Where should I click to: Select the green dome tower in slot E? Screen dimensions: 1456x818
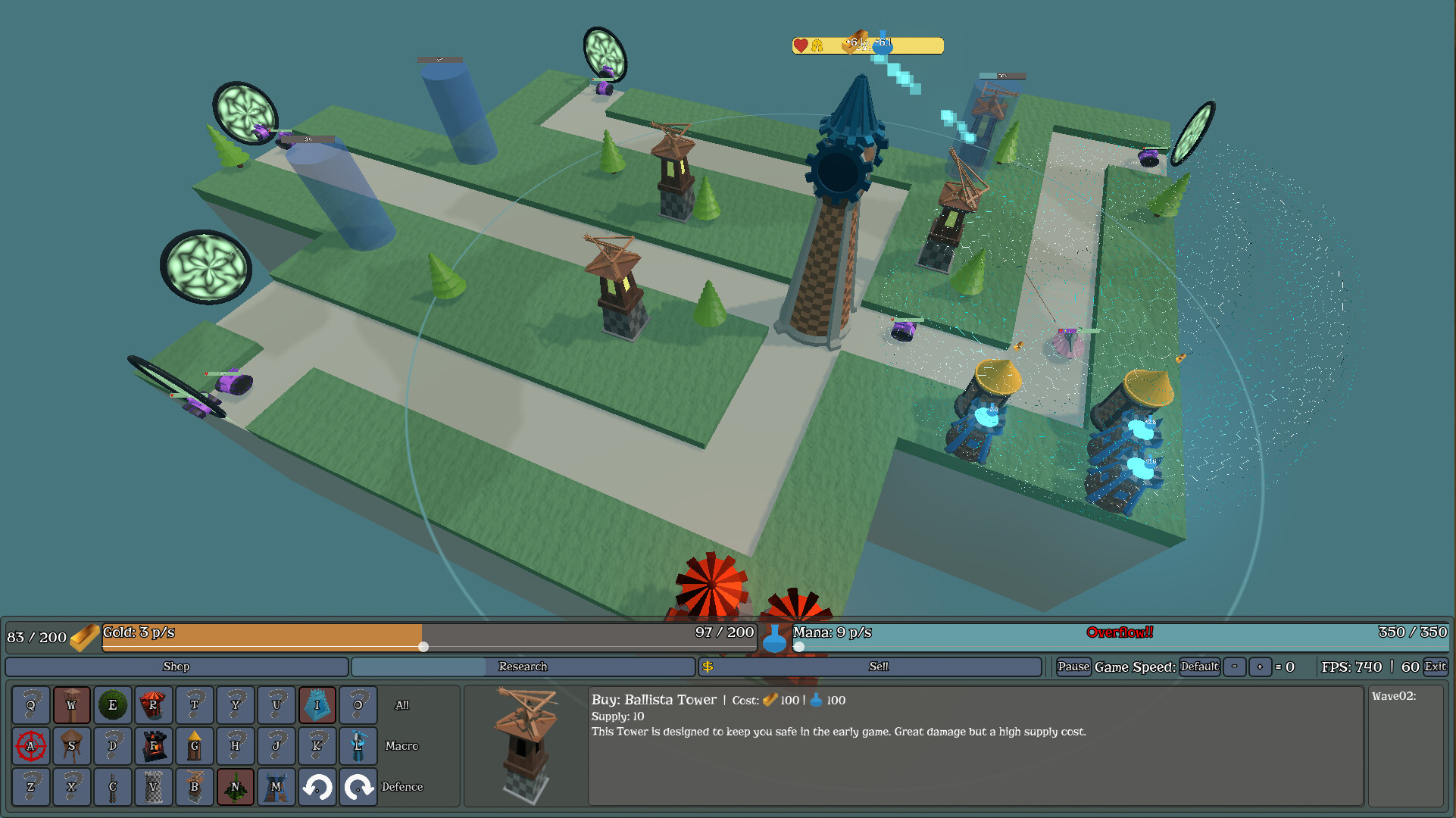112,704
